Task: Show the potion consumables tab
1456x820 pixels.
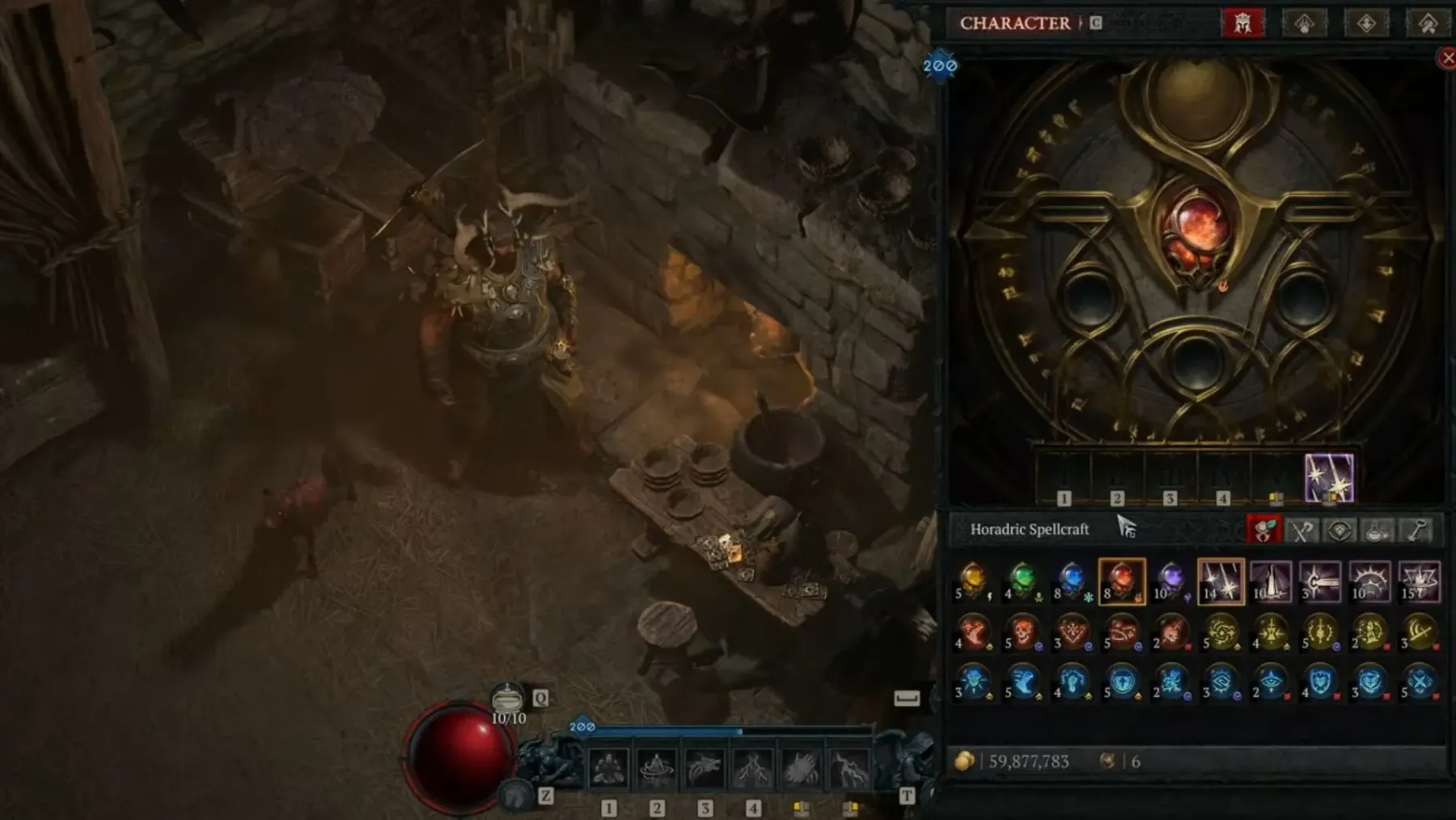Action: 1378,530
